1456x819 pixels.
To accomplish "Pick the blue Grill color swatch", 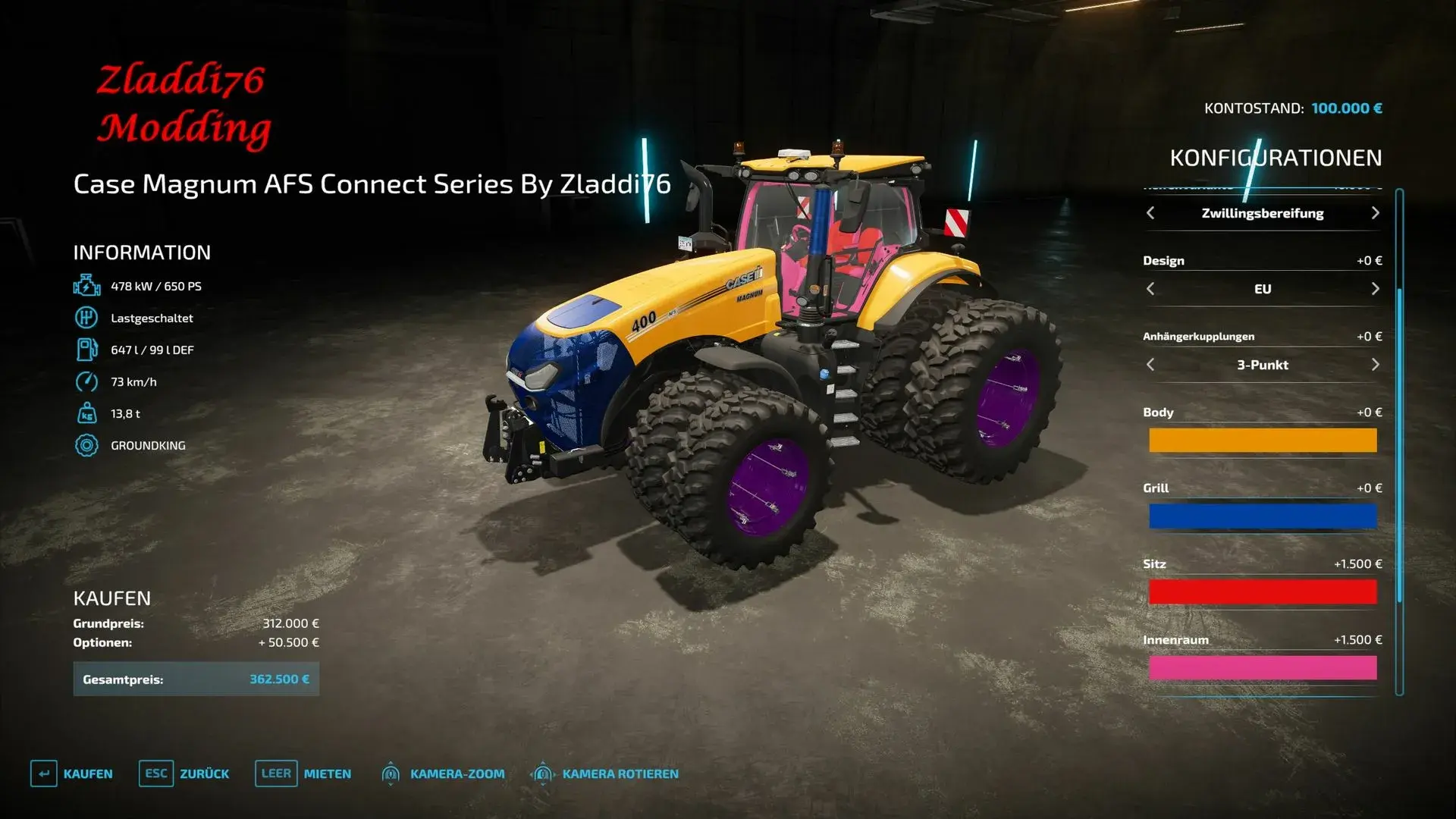I will pyautogui.click(x=1263, y=516).
